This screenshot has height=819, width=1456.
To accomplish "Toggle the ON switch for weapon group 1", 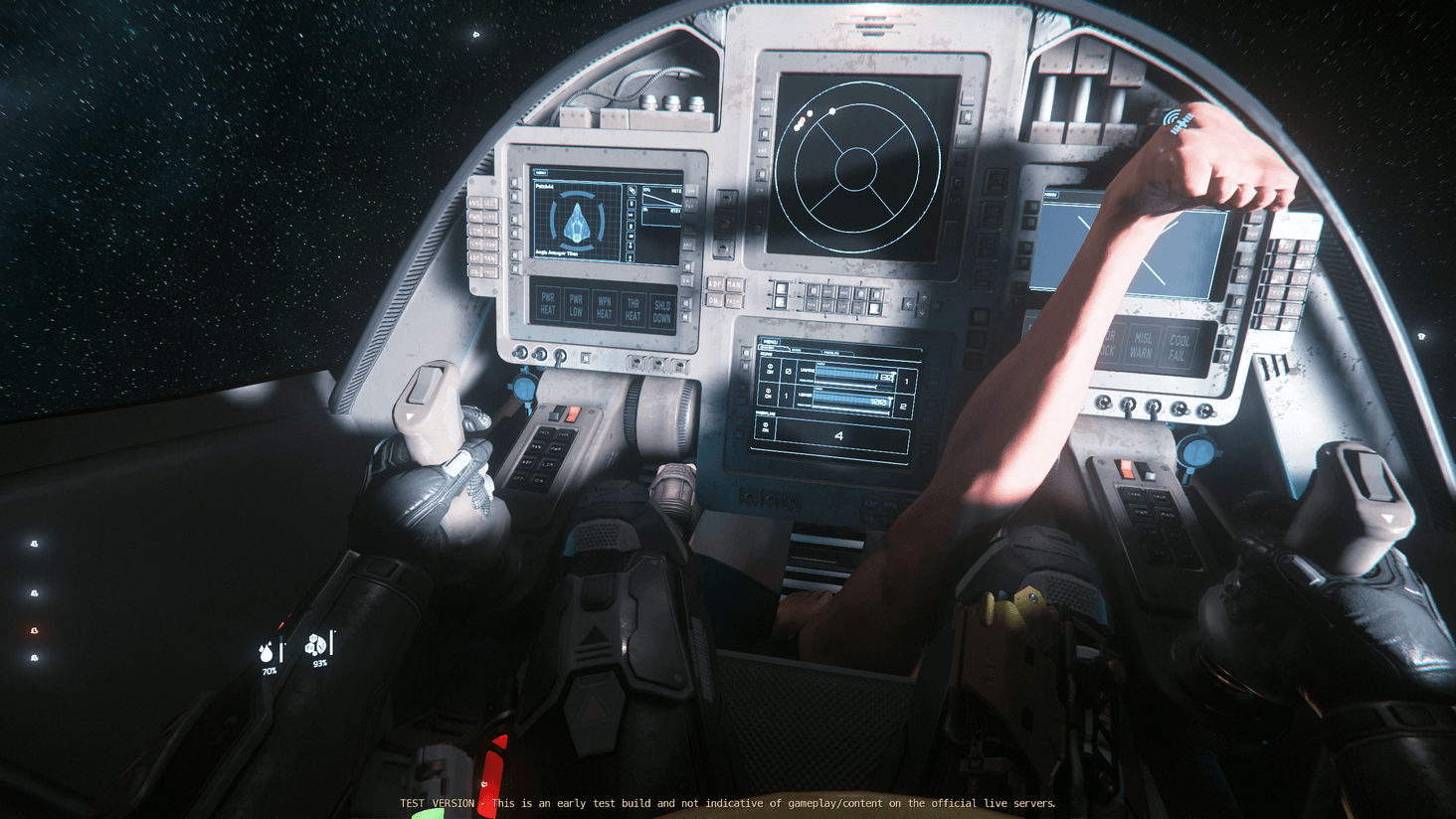I will 769,369.
